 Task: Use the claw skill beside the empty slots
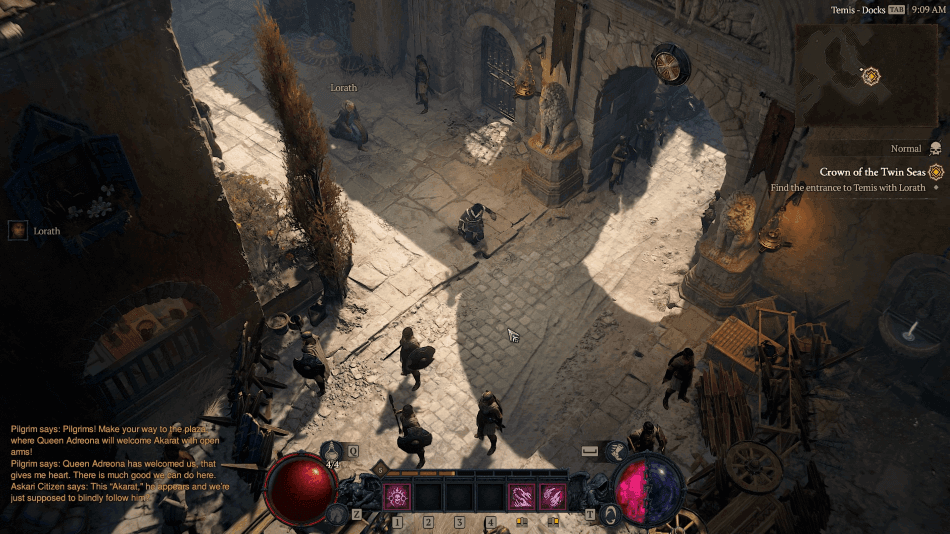tap(521, 495)
